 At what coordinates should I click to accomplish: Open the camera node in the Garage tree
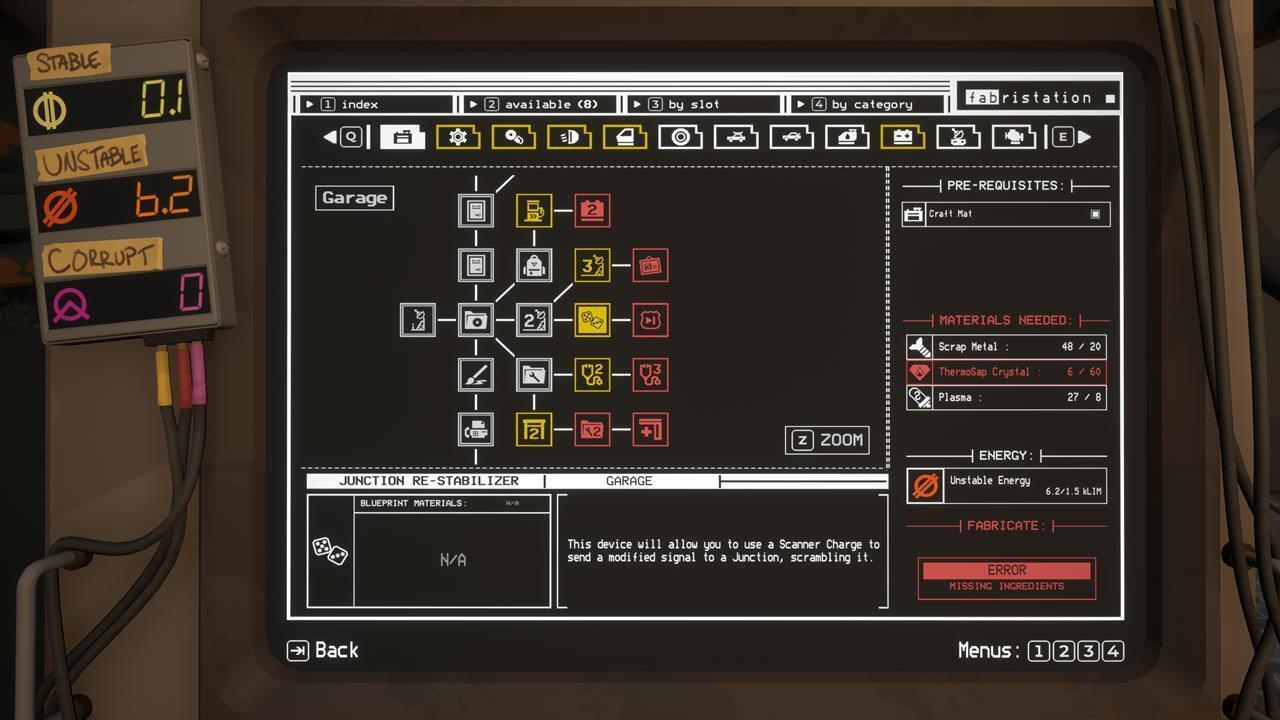pos(477,321)
